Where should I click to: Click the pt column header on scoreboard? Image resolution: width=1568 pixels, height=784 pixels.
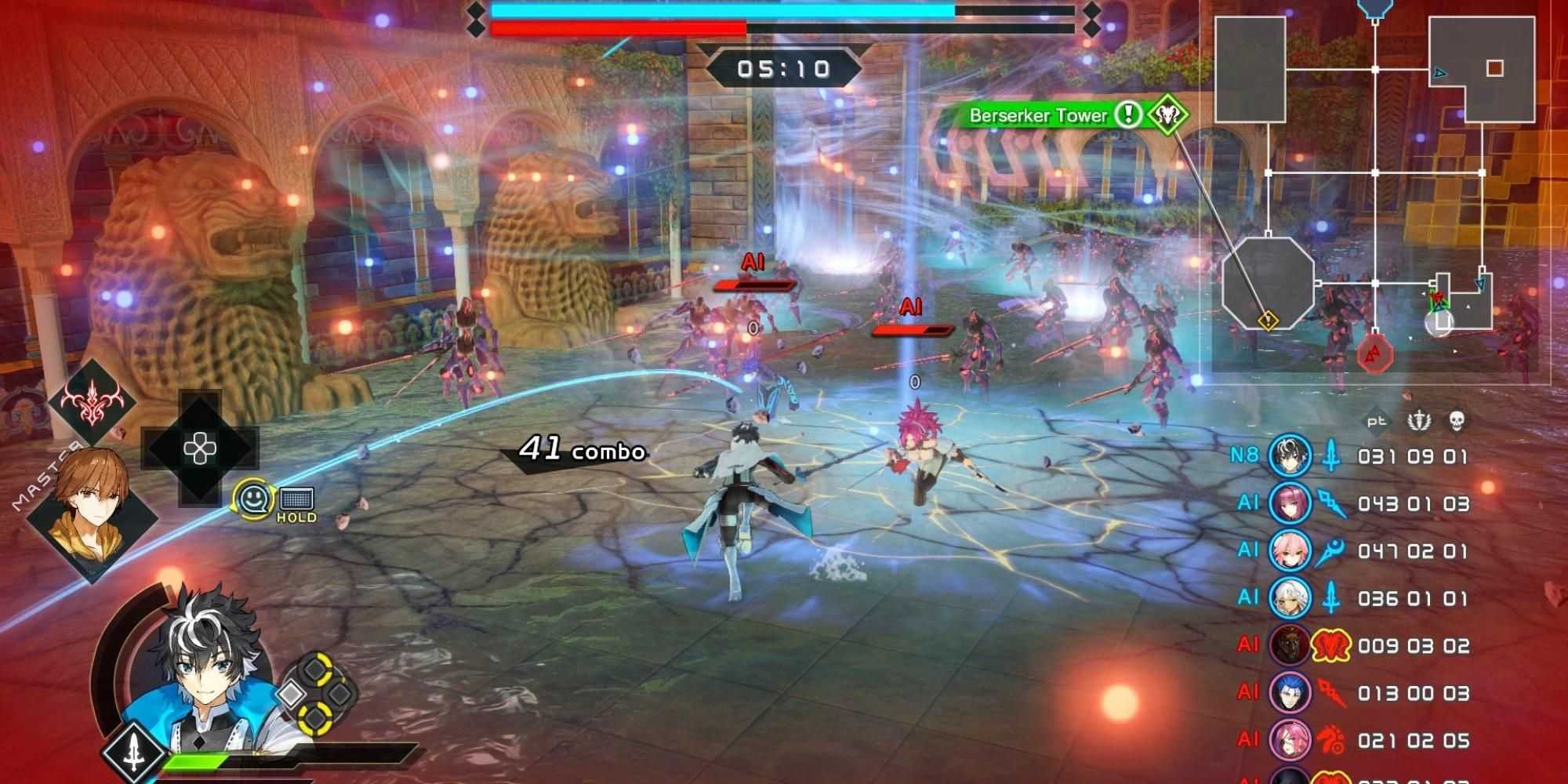pos(1377,421)
